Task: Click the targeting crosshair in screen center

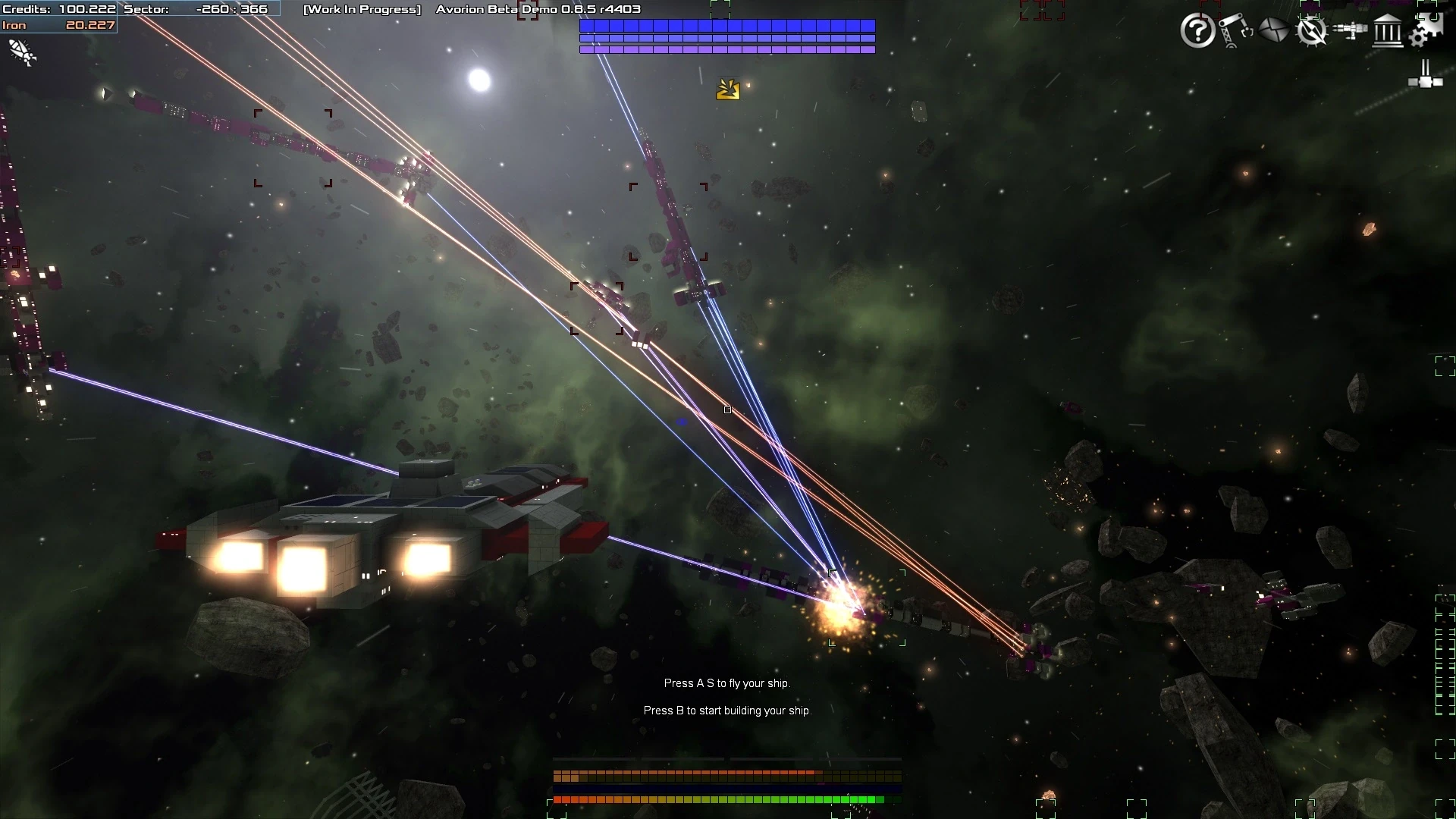Action: pos(728,409)
